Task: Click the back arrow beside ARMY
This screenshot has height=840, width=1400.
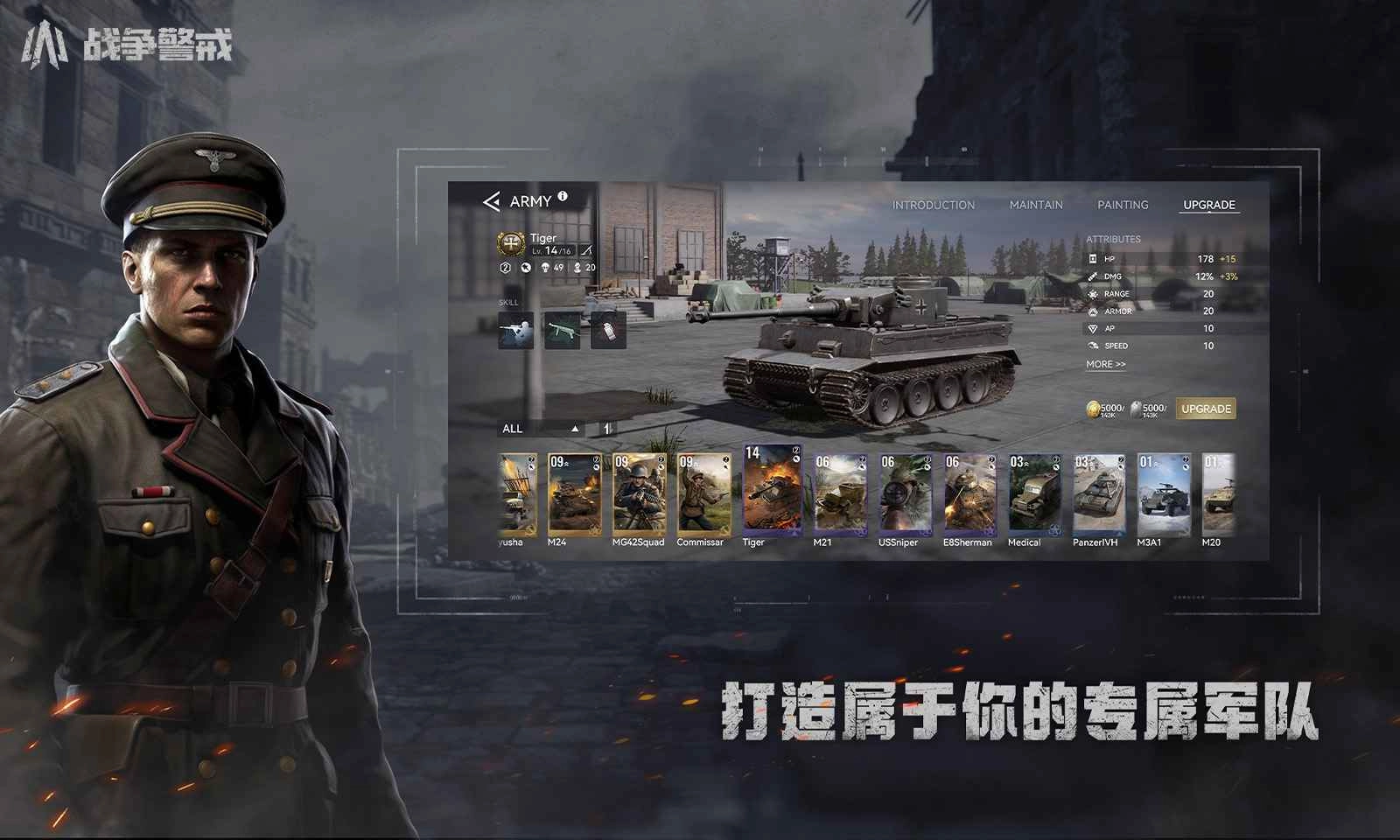Action: coord(492,201)
